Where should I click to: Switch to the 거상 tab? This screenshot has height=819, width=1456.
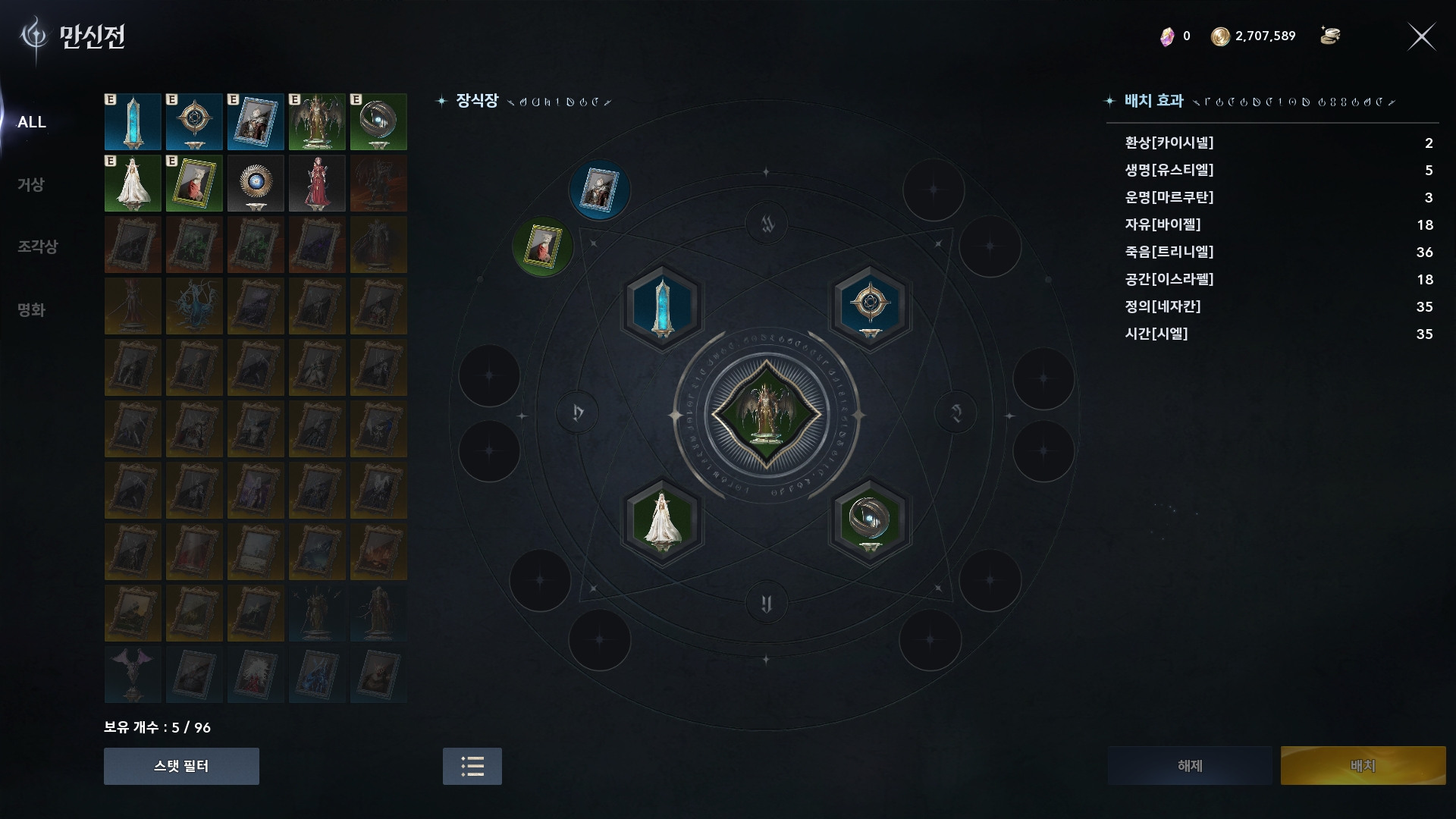click(x=31, y=184)
